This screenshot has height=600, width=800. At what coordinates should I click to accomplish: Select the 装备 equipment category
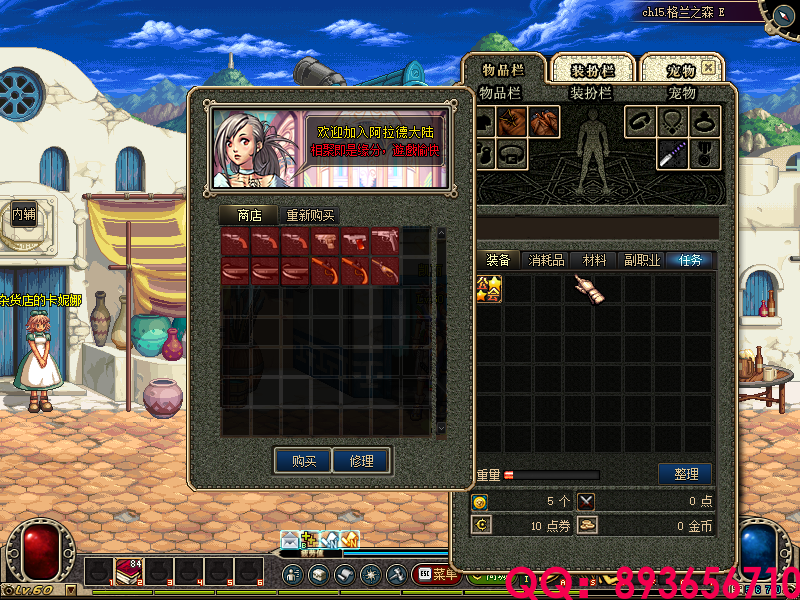pos(498,260)
